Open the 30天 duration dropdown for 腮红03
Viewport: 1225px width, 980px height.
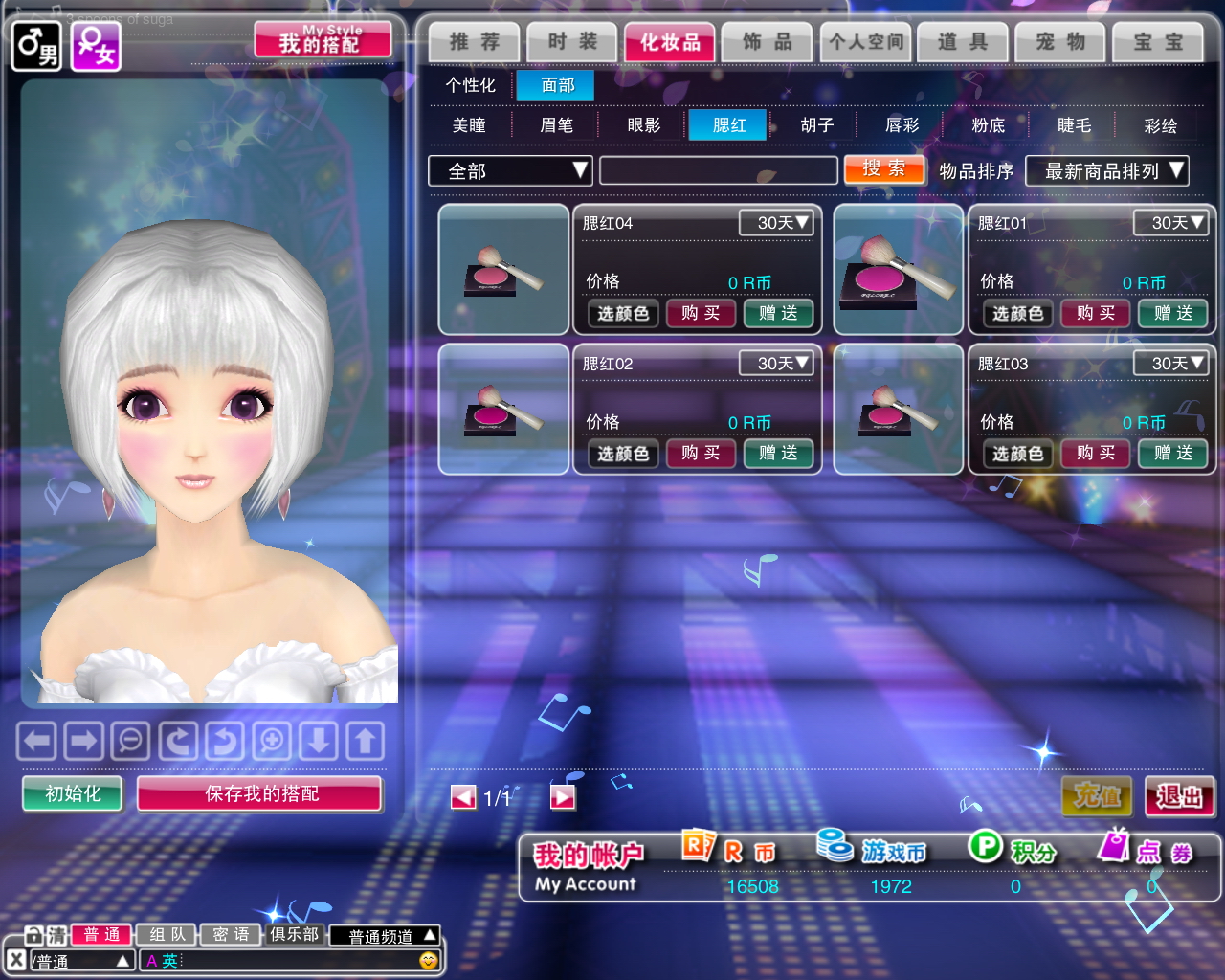(x=1170, y=364)
